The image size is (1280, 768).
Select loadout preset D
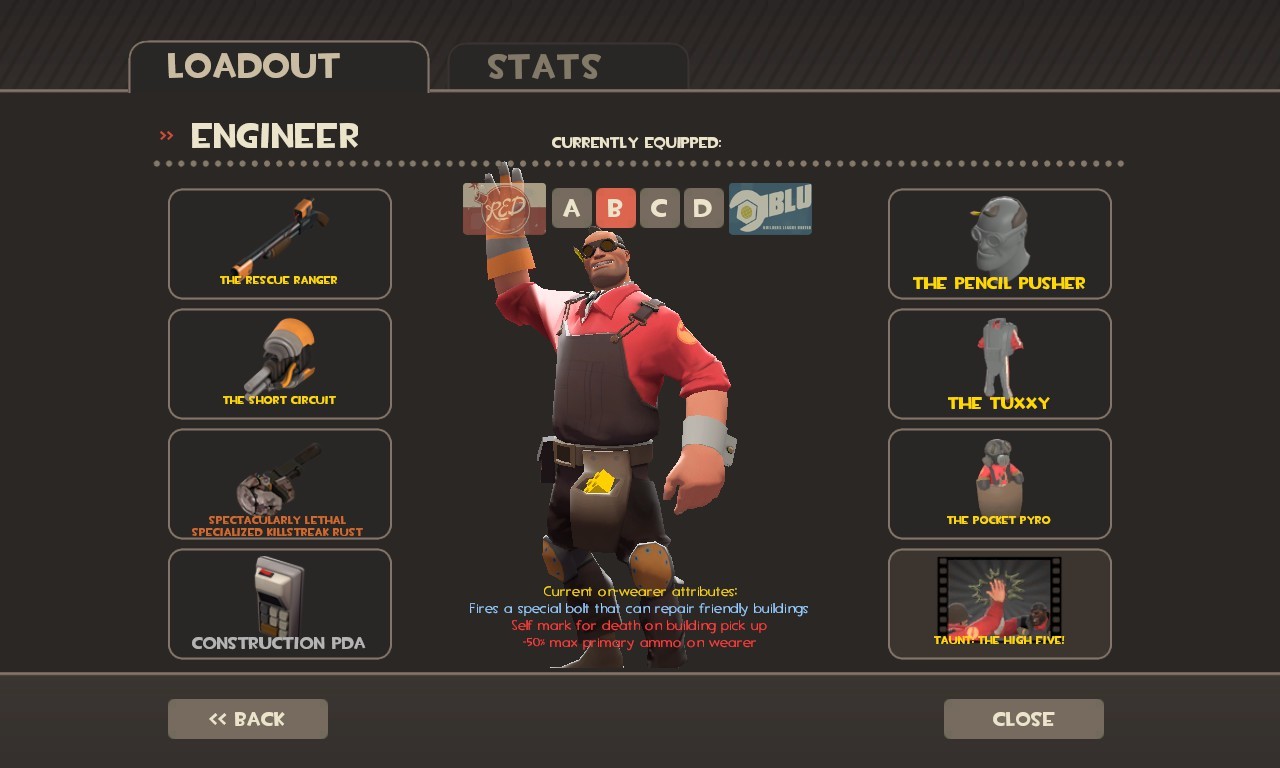click(703, 208)
